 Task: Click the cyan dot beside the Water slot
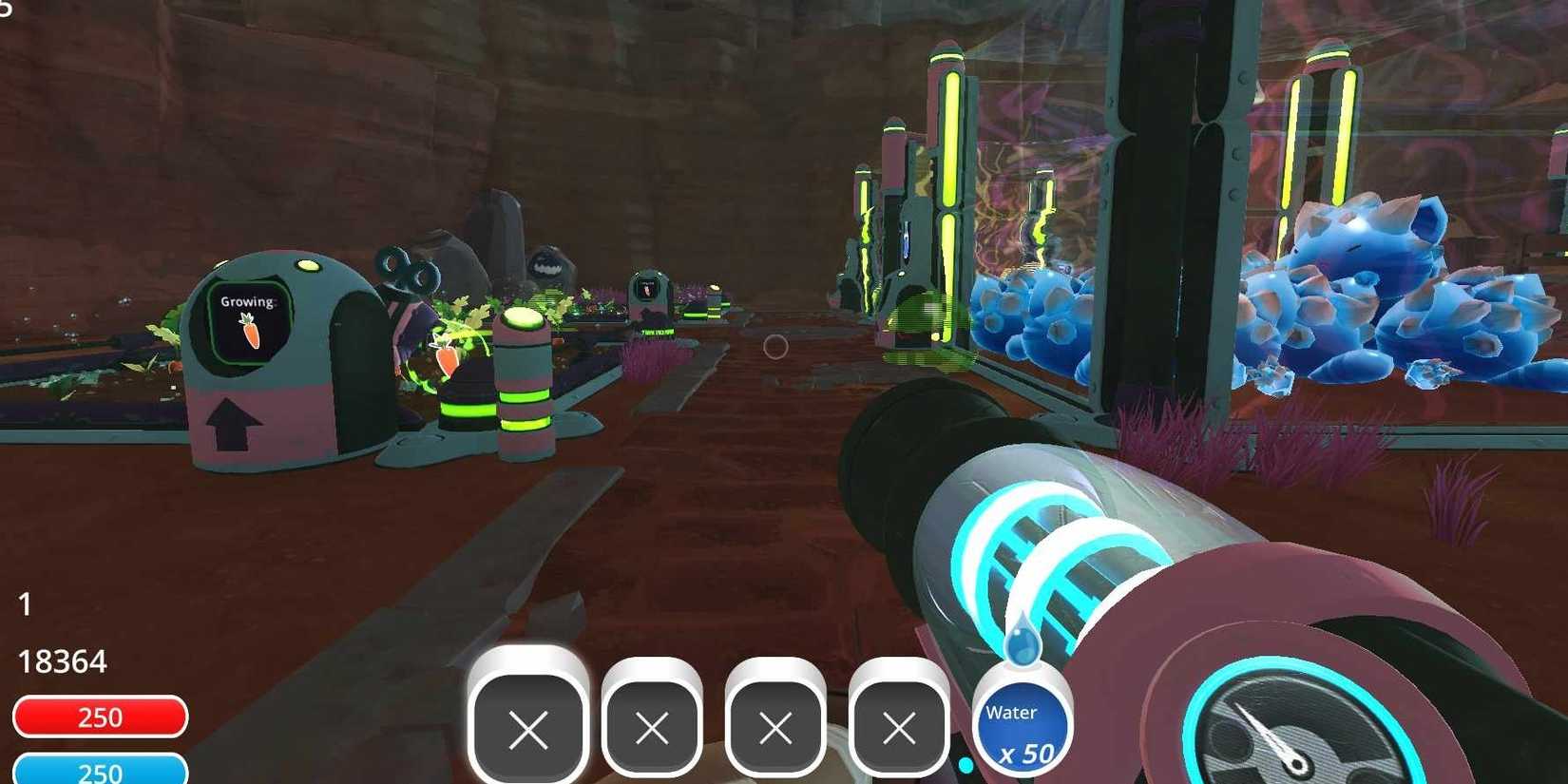click(966, 763)
